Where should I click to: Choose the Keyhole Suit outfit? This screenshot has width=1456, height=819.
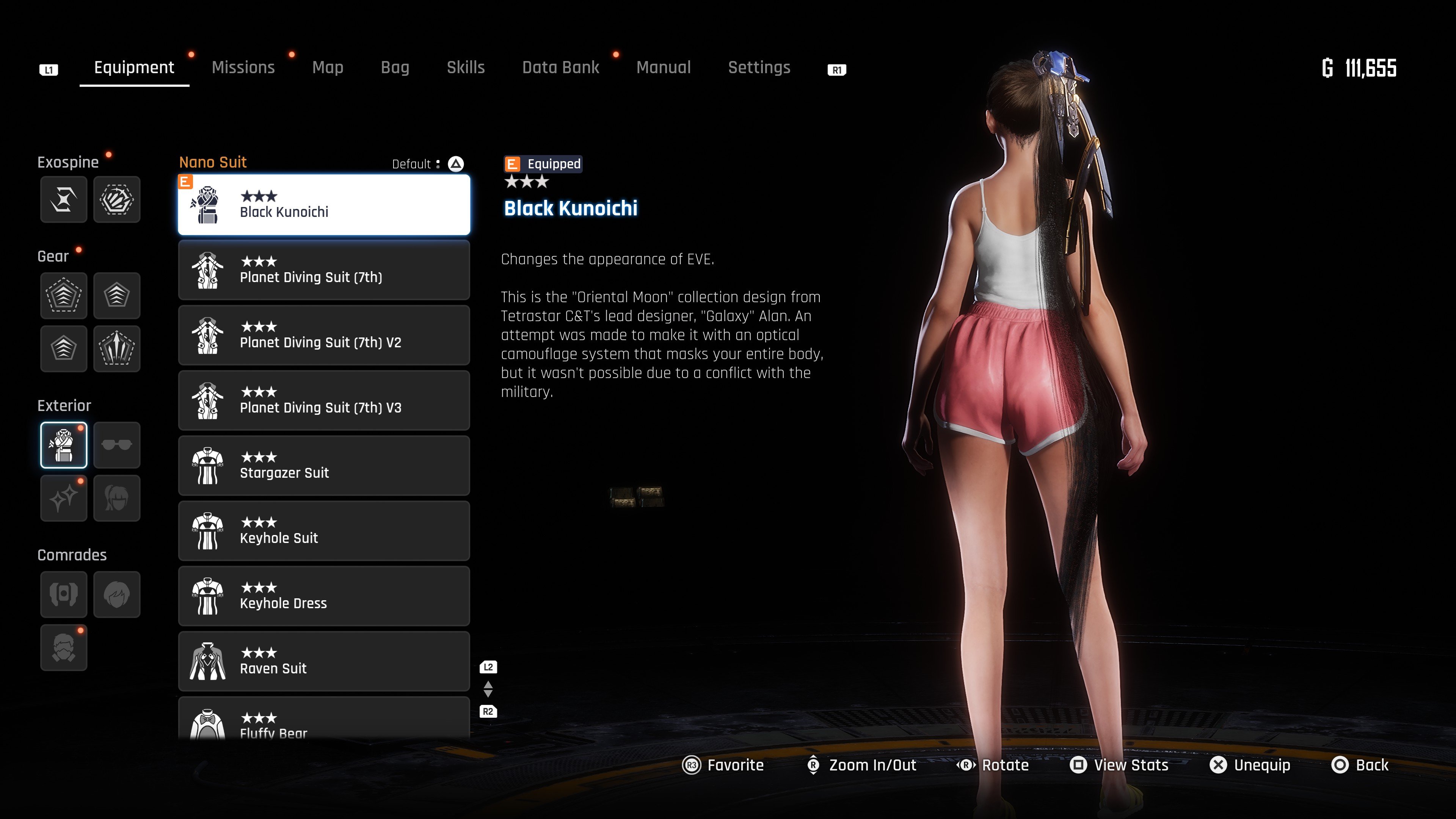tap(324, 531)
